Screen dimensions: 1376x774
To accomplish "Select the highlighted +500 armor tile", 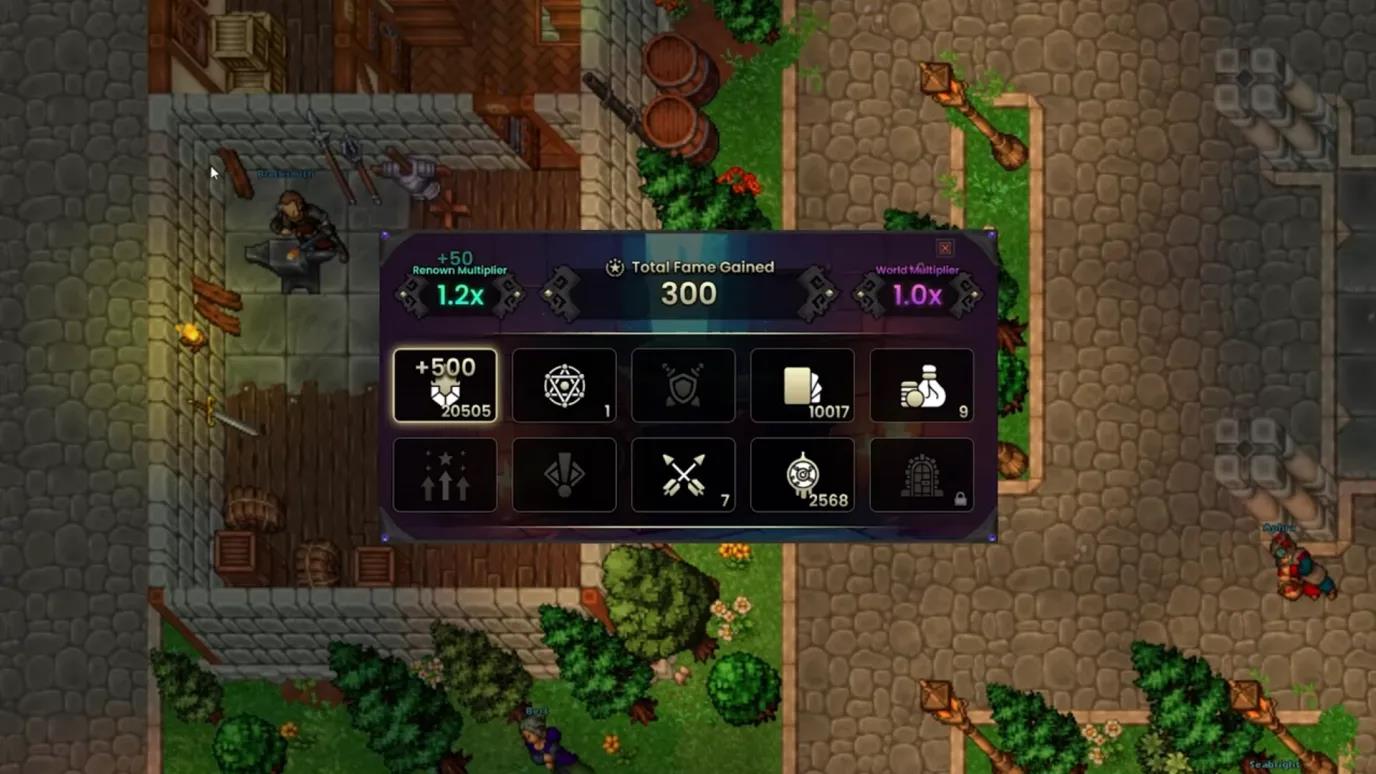I will coord(445,386).
